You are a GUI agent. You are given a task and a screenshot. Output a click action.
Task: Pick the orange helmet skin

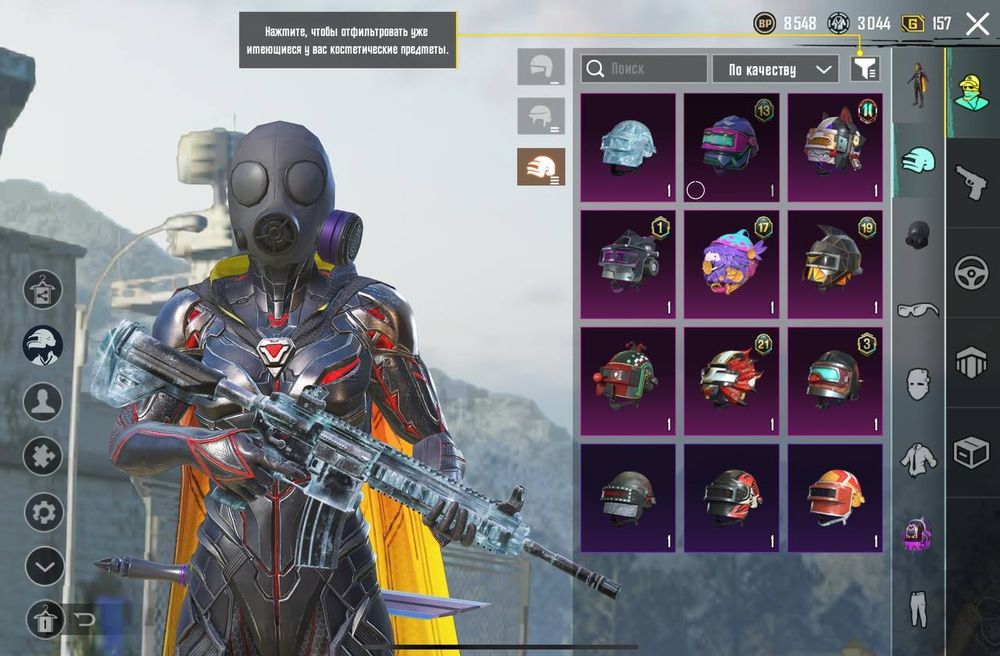click(x=835, y=498)
